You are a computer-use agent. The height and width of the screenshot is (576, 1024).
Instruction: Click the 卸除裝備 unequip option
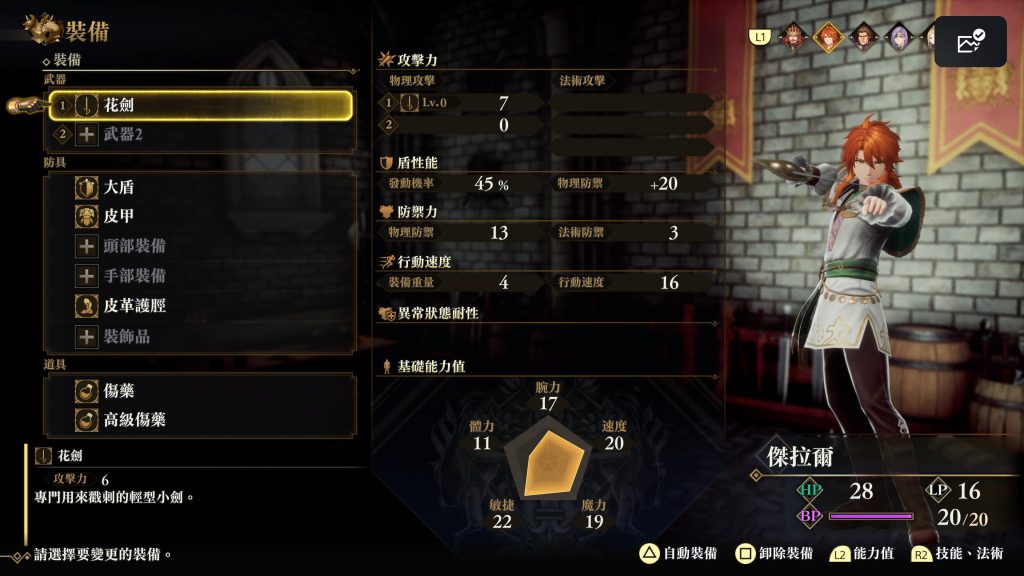click(x=775, y=553)
